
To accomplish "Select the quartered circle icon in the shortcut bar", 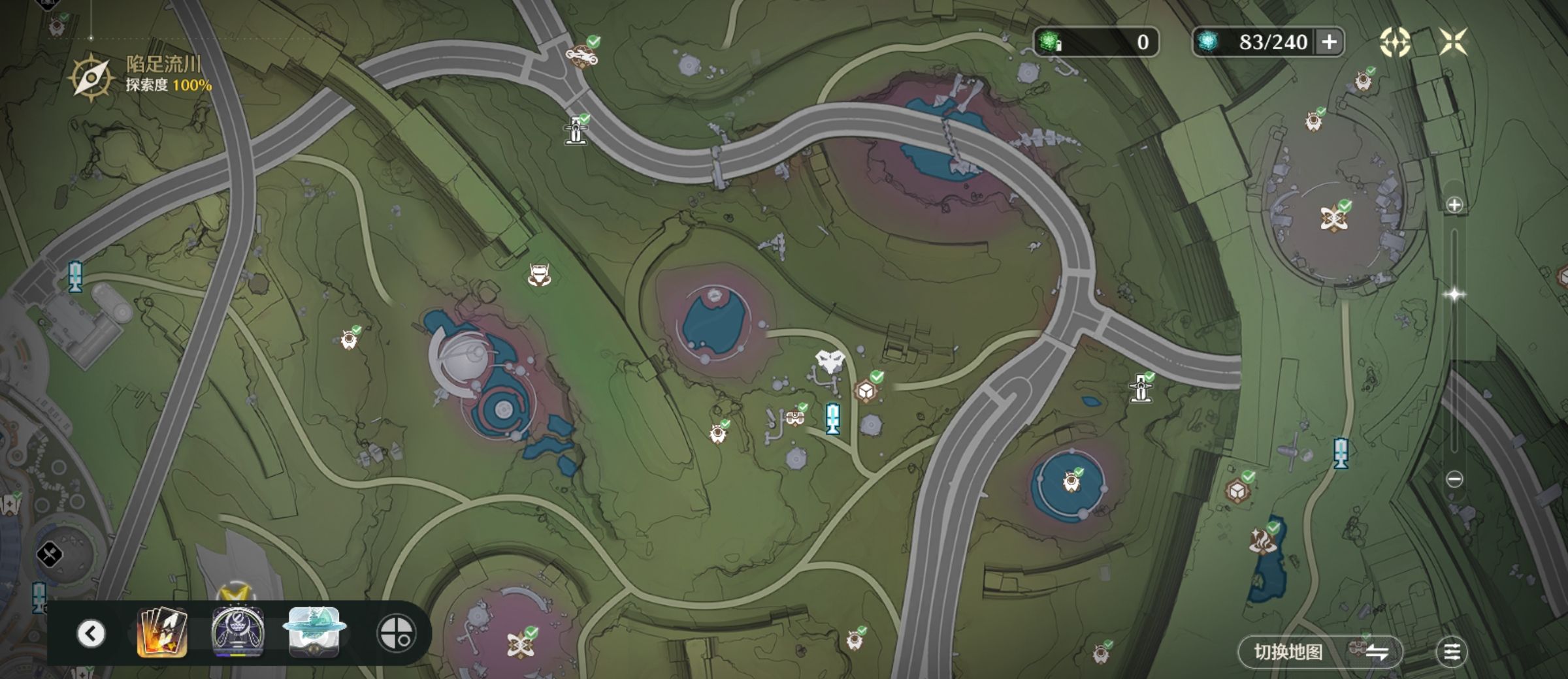I will [x=396, y=633].
